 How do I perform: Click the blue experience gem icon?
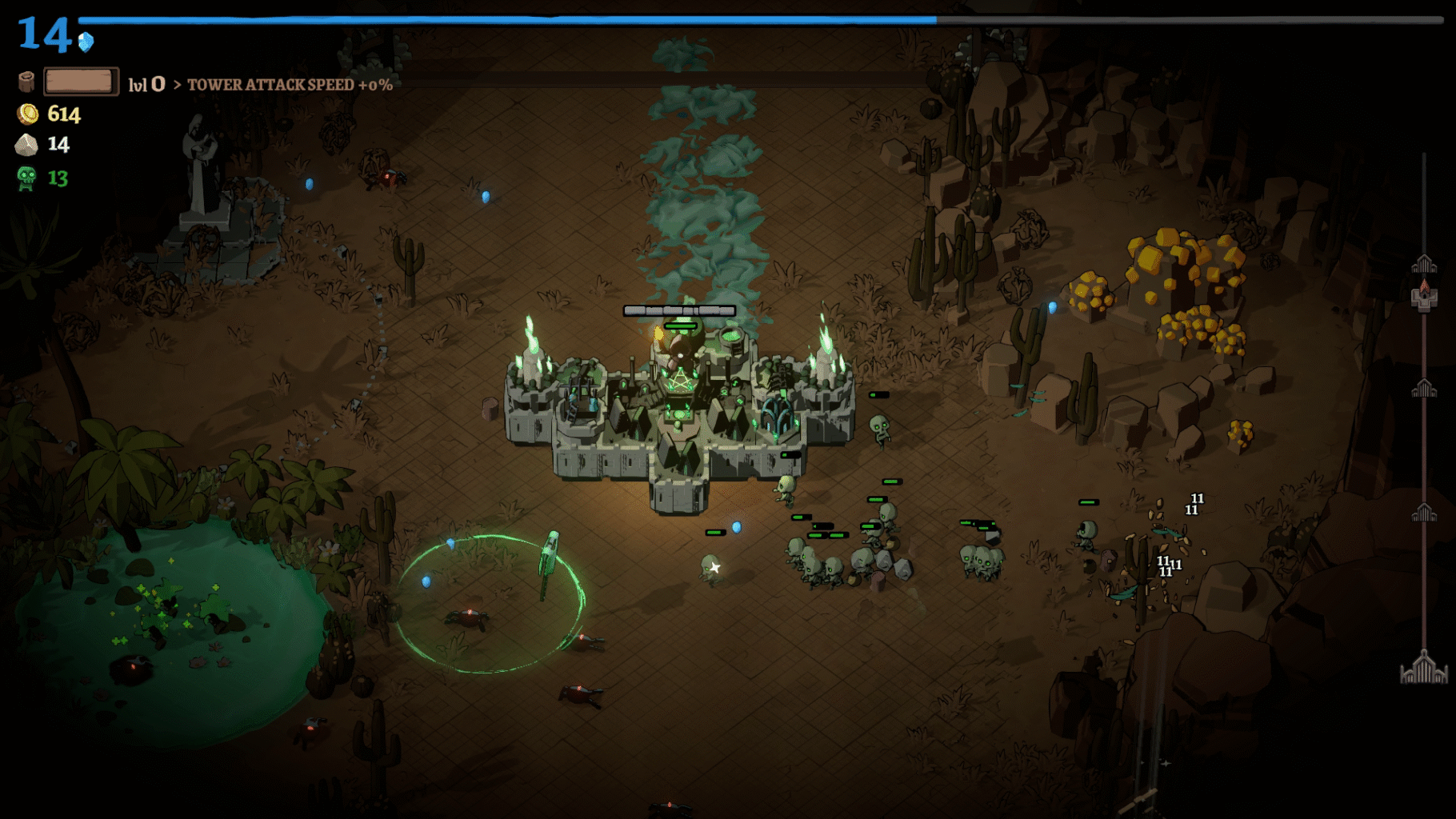(86, 42)
